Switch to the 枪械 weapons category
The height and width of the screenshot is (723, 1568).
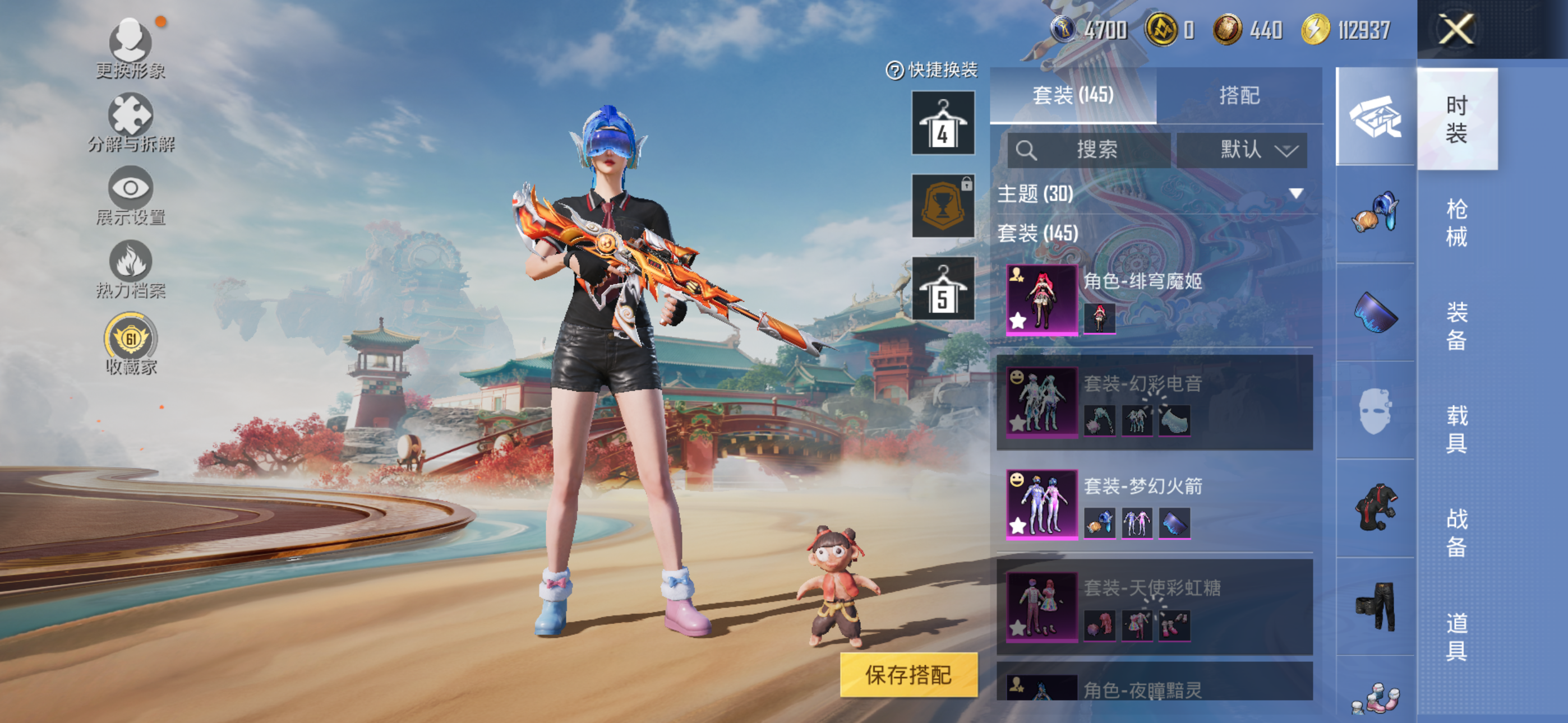(x=1456, y=222)
